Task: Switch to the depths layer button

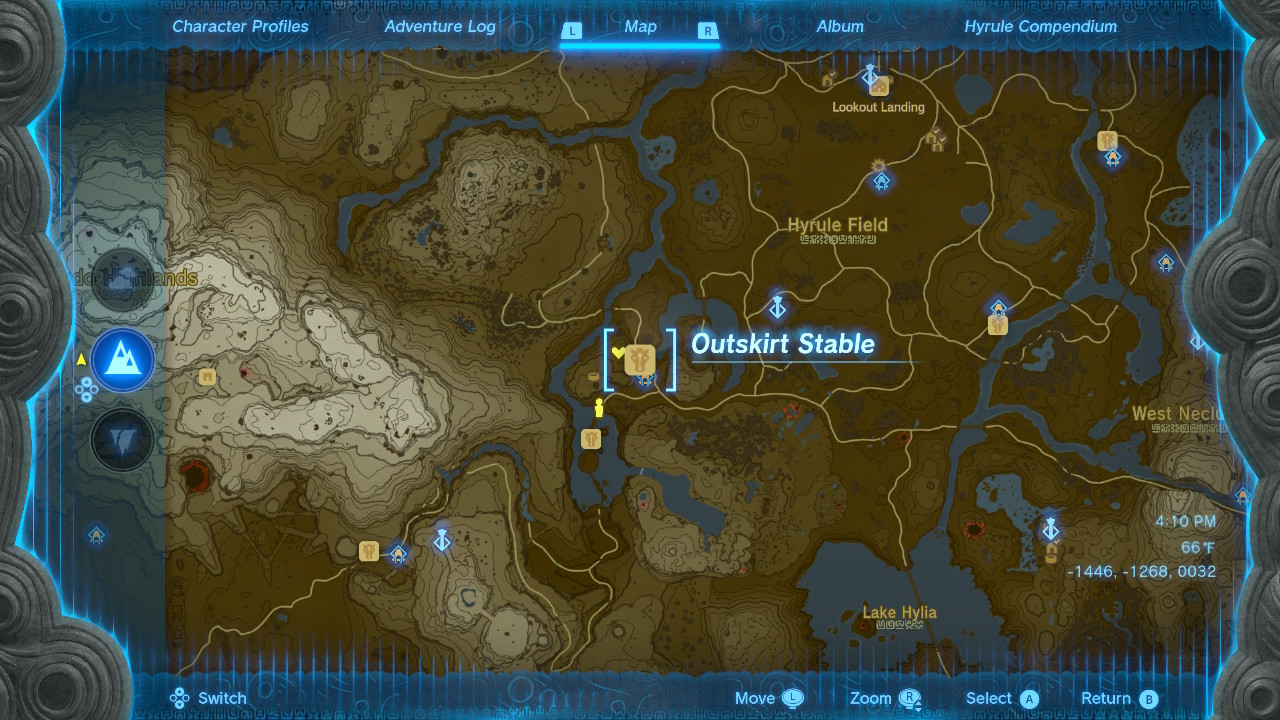Action: click(x=122, y=439)
